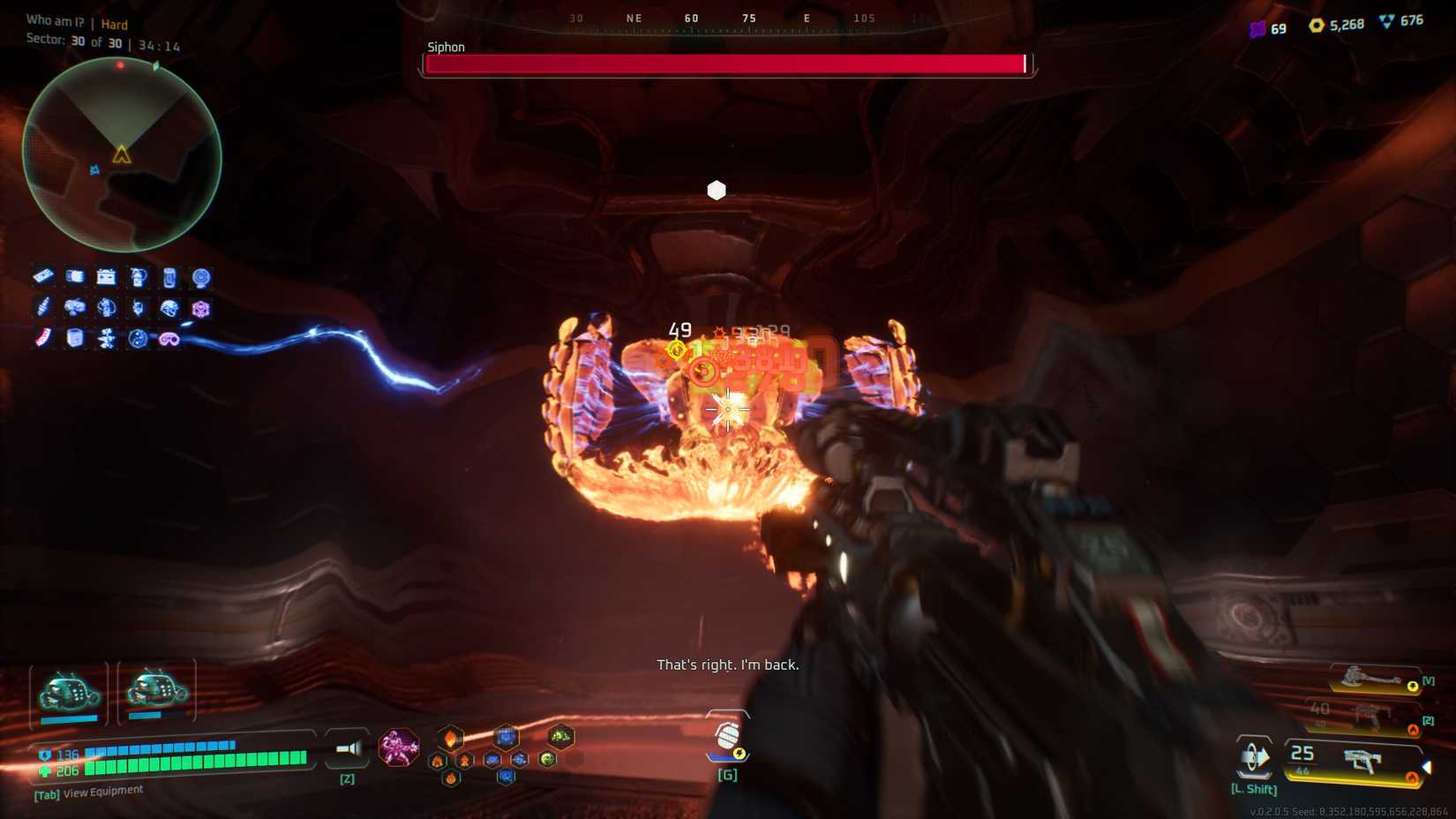The image size is (1456, 819).
Task: Toggle the yellow damage indicator on the axe slot
Action: [1412, 686]
